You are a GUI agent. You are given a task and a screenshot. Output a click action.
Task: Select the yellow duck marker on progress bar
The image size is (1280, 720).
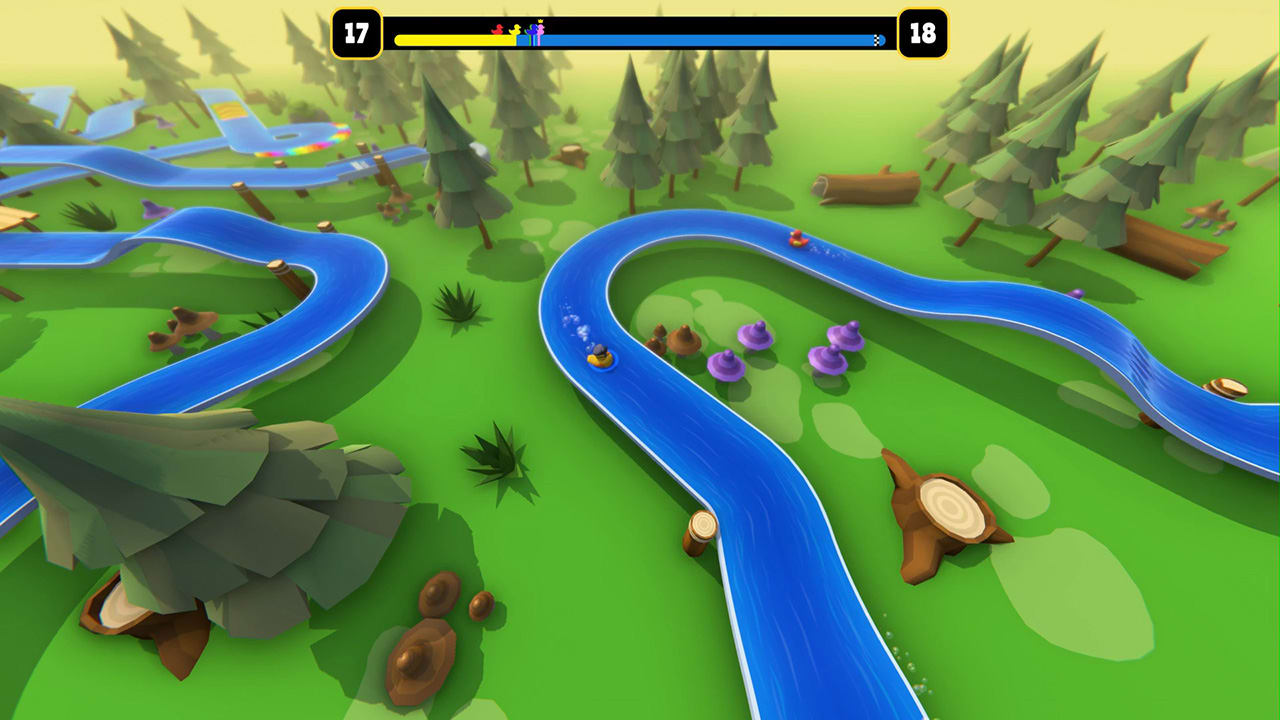515,29
